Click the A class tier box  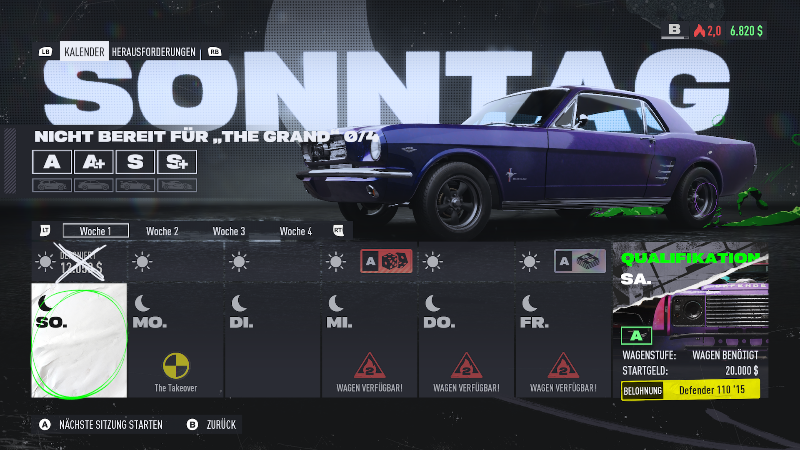[51, 162]
